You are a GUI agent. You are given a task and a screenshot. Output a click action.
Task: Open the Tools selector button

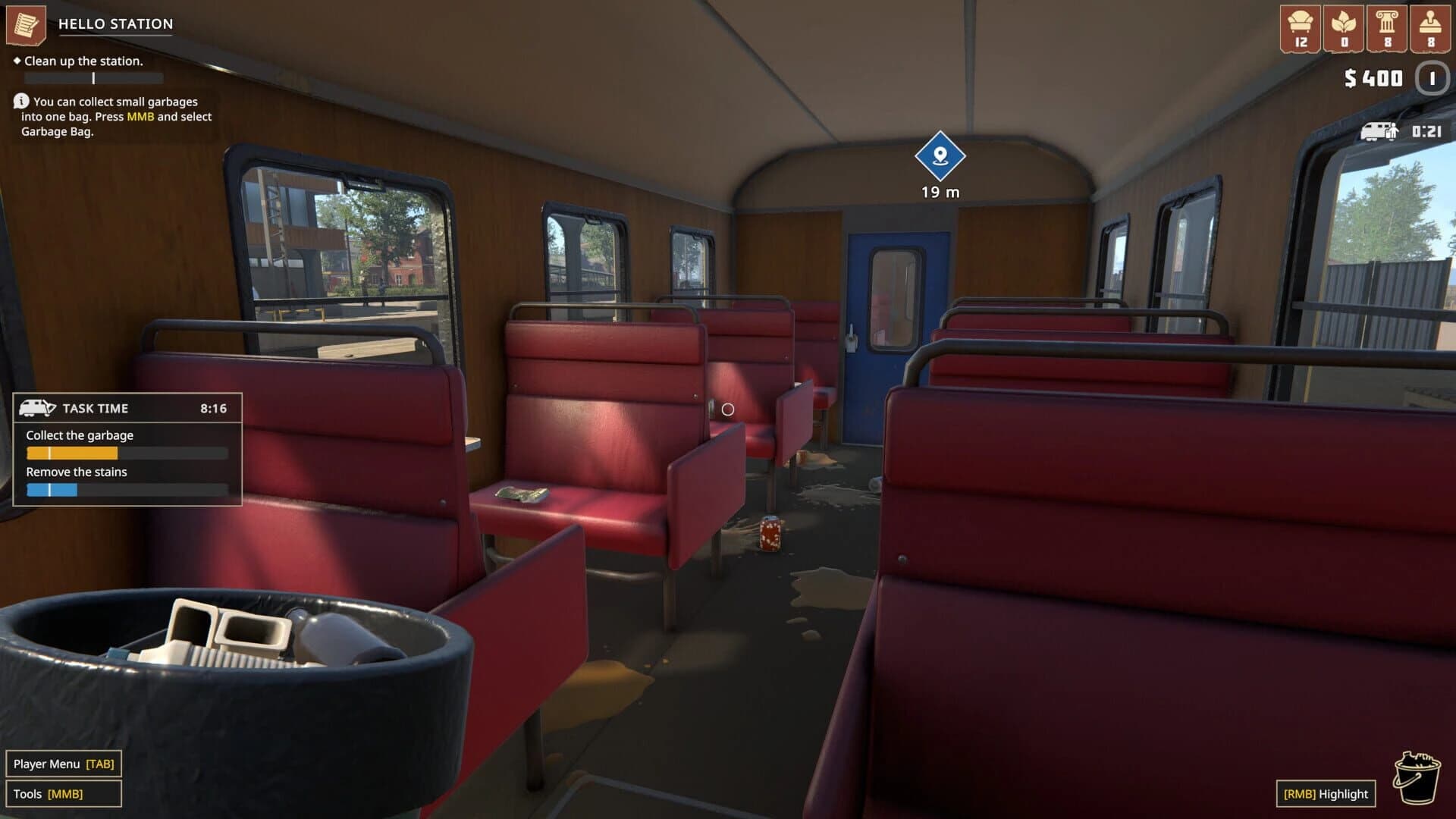(64, 793)
